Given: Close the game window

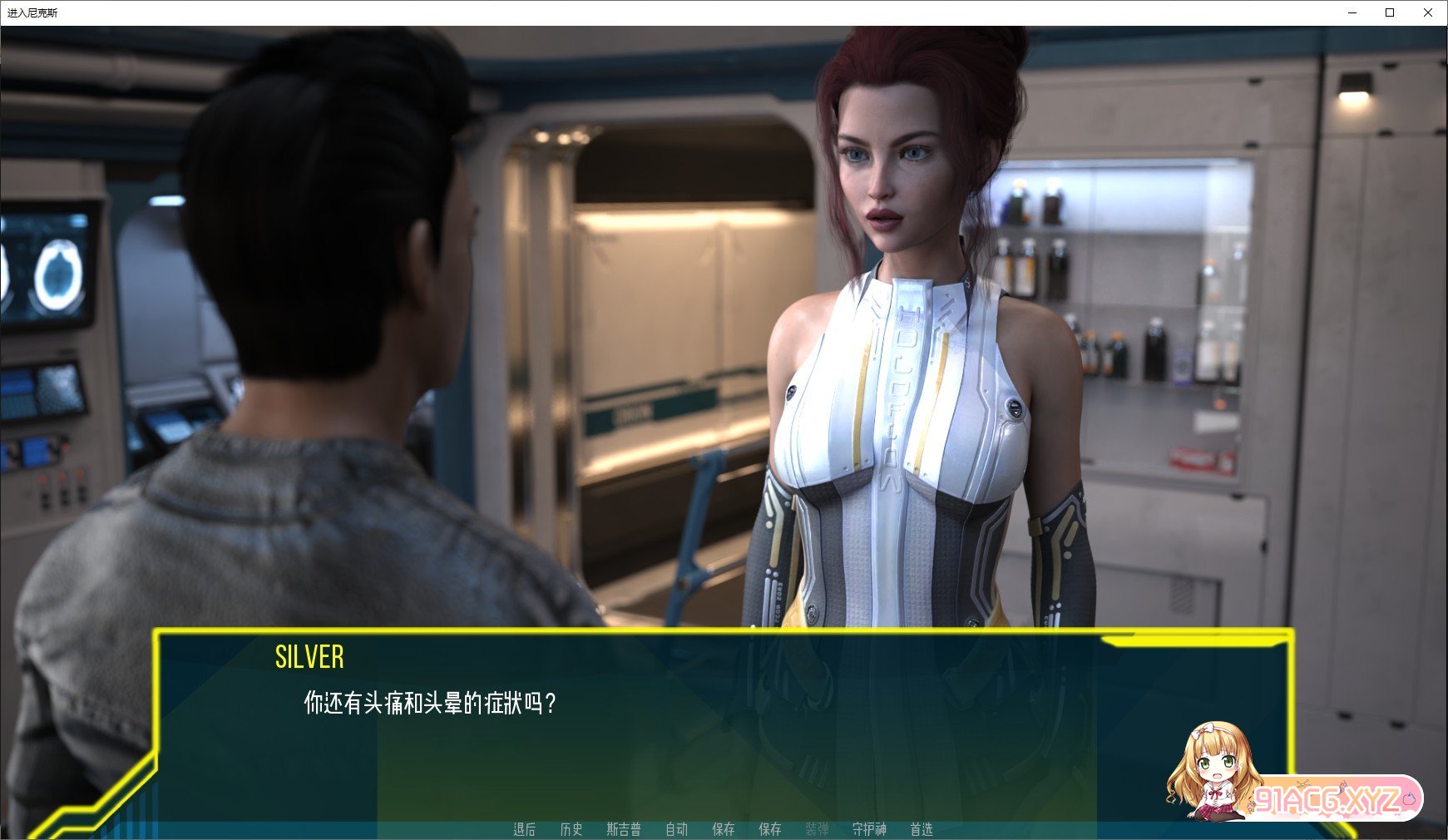Looking at the screenshot, I should point(1428,12).
